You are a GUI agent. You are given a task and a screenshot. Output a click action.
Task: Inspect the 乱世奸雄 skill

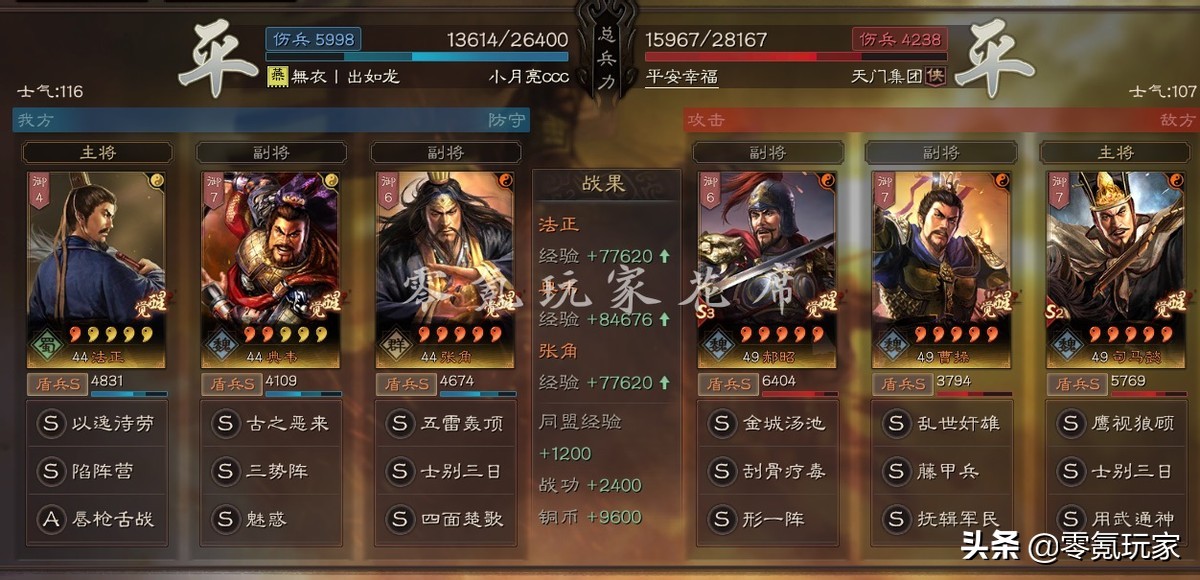(942, 423)
